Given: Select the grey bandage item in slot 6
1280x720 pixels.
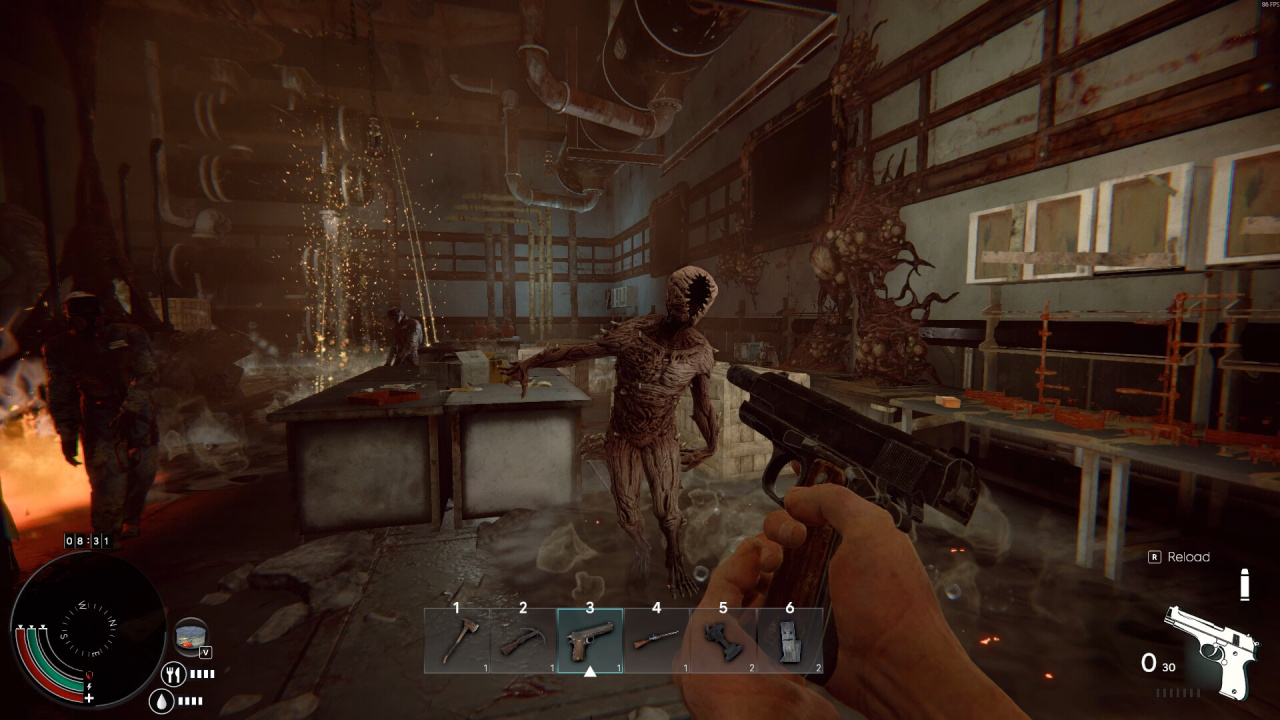Looking at the screenshot, I should pos(790,641).
